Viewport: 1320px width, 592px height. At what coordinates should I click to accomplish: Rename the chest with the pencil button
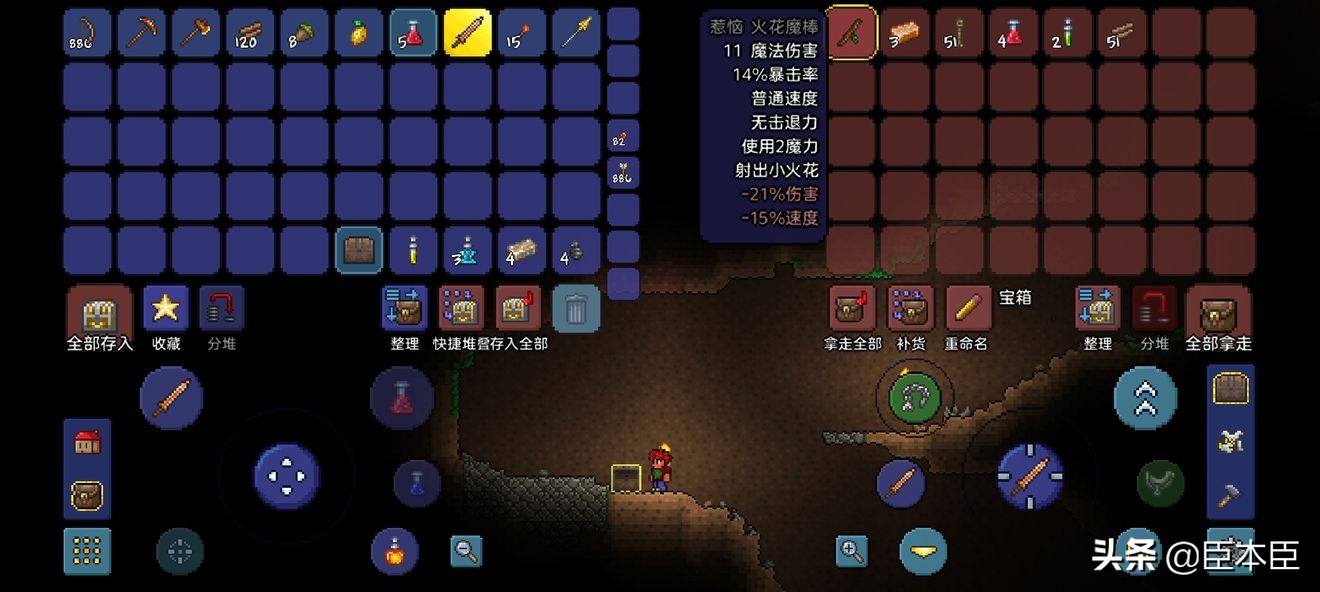[967, 308]
